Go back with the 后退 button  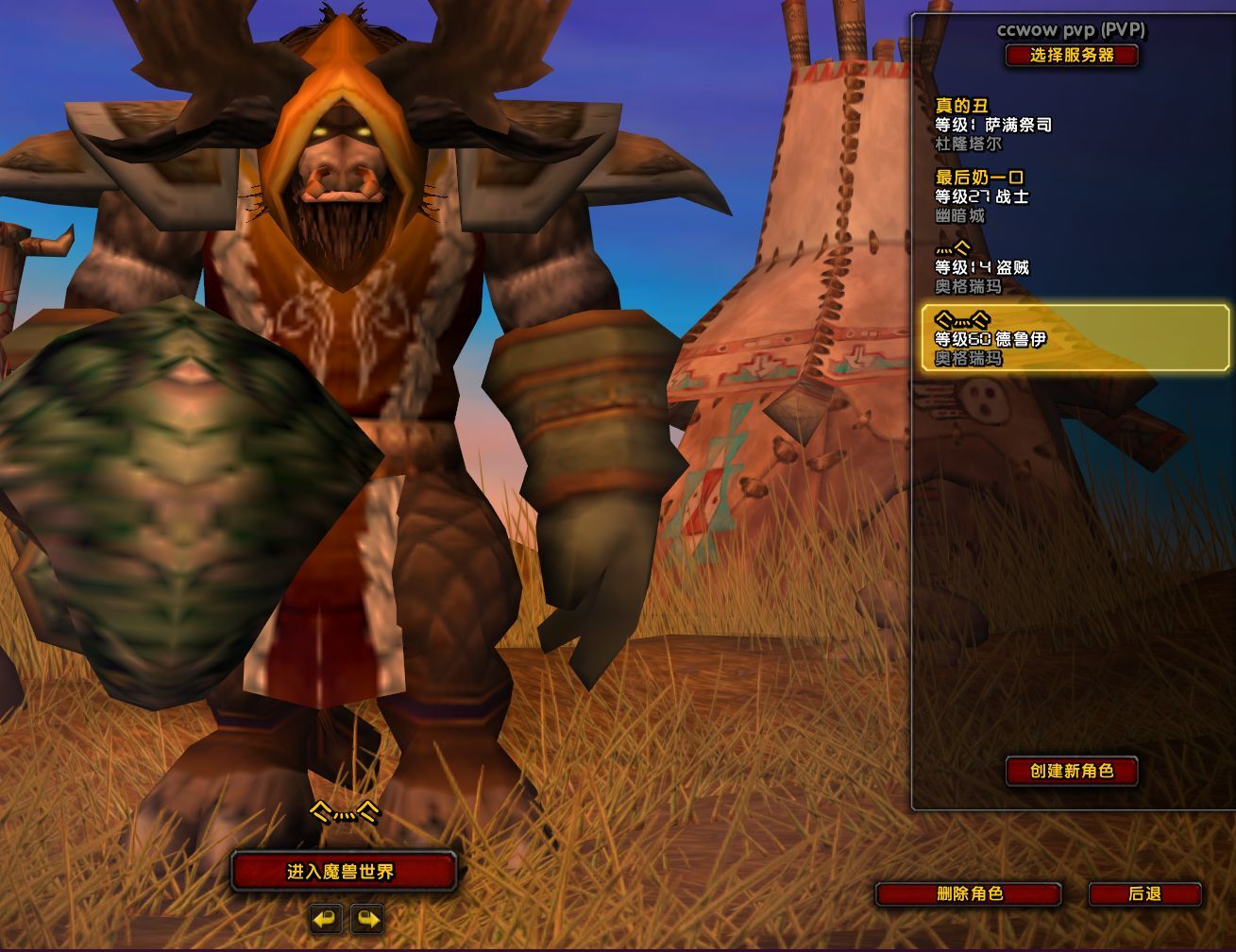[x=1144, y=893]
